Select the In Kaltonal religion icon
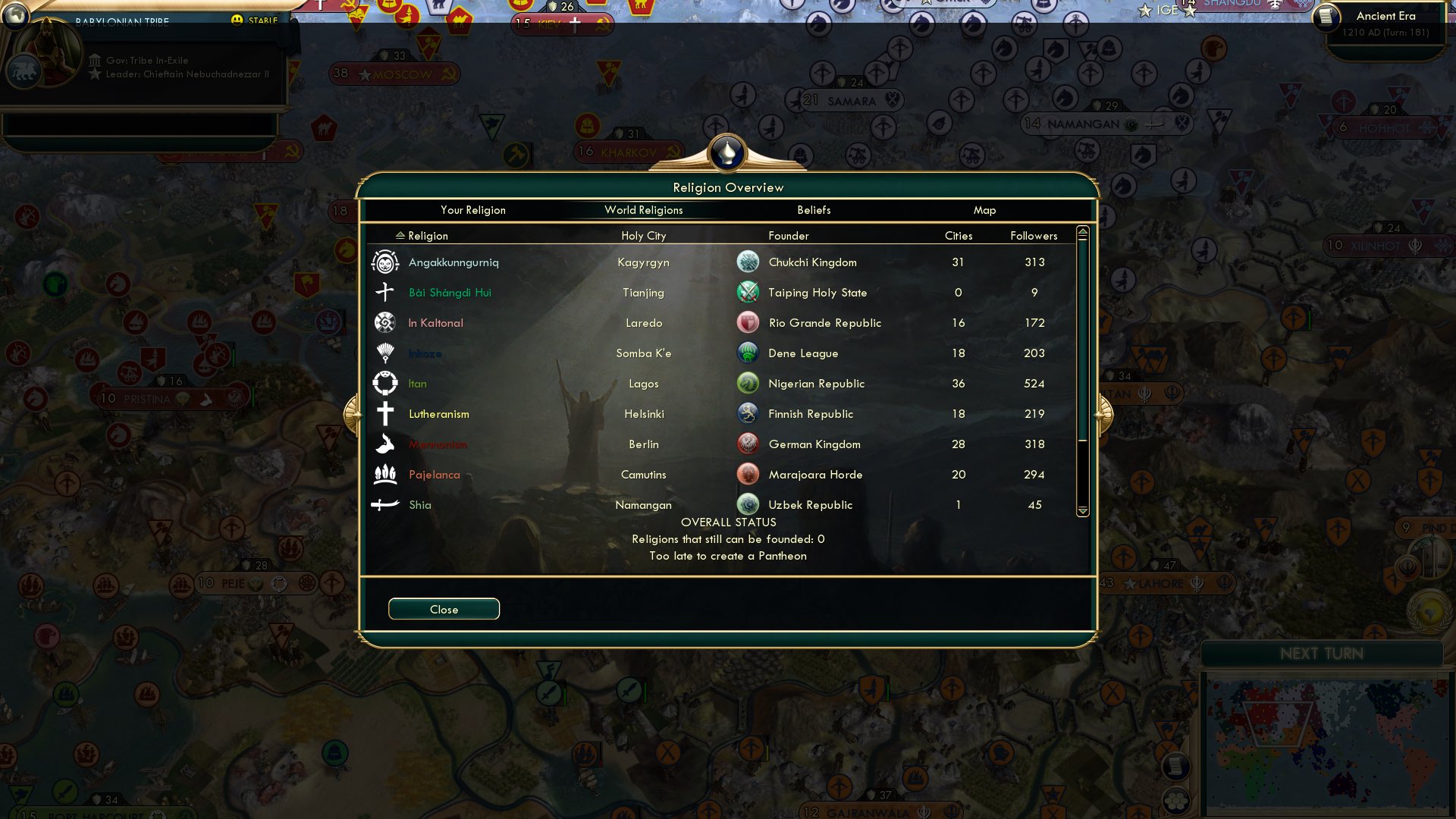1456x819 pixels. [386, 322]
